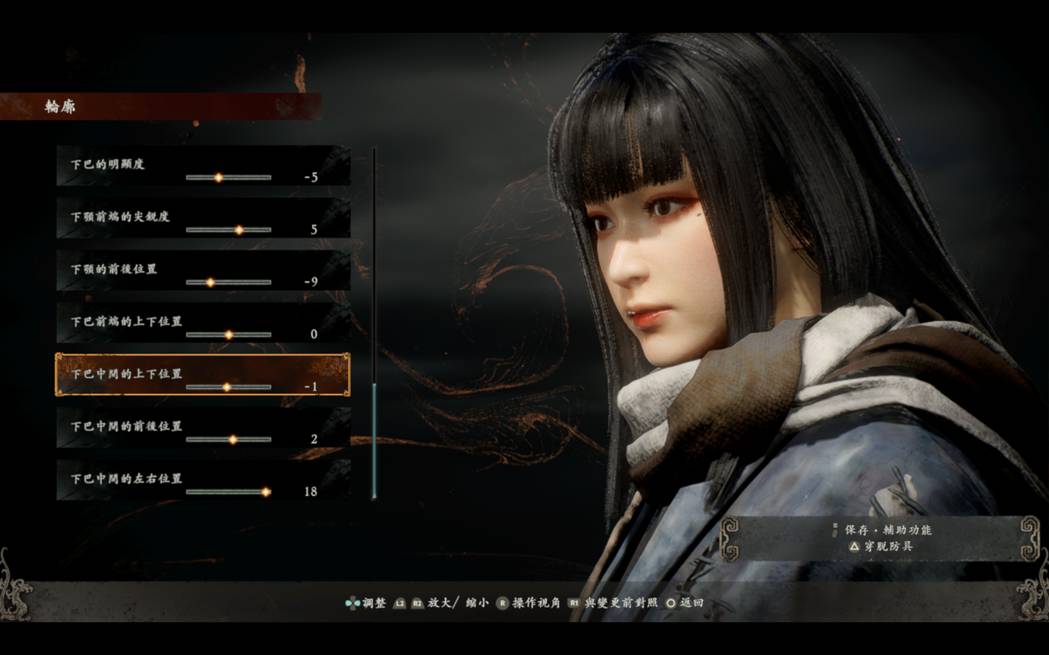The width and height of the screenshot is (1049, 655).
Task: Adjust the 下巴中間的左右位置 slider
Action: click(265, 491)
